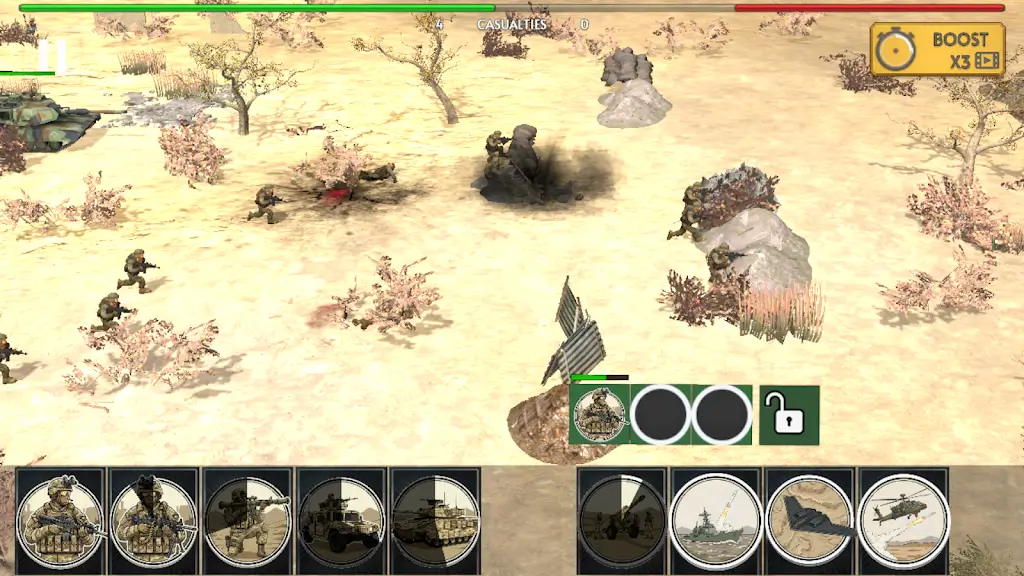Activate the Boost X3 speed button
The image size is (1024, 576).
click(x=937, y=50)
